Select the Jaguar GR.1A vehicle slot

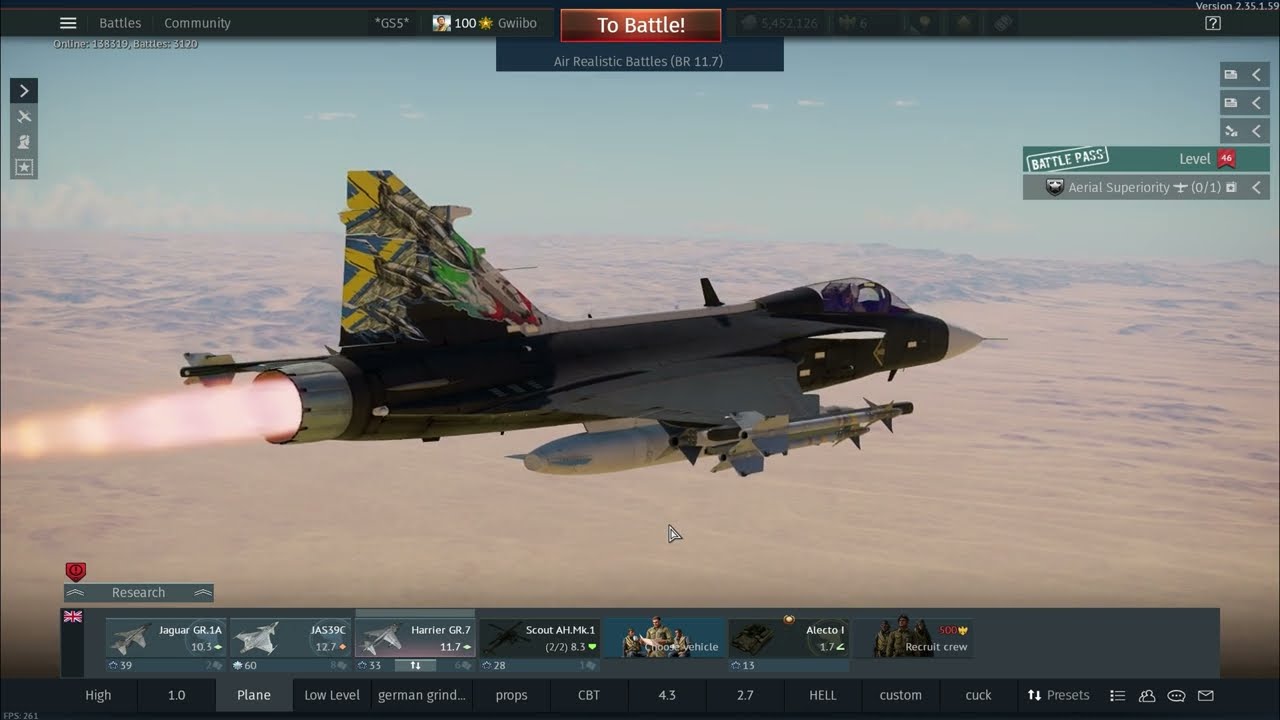[x=166, y=638]
